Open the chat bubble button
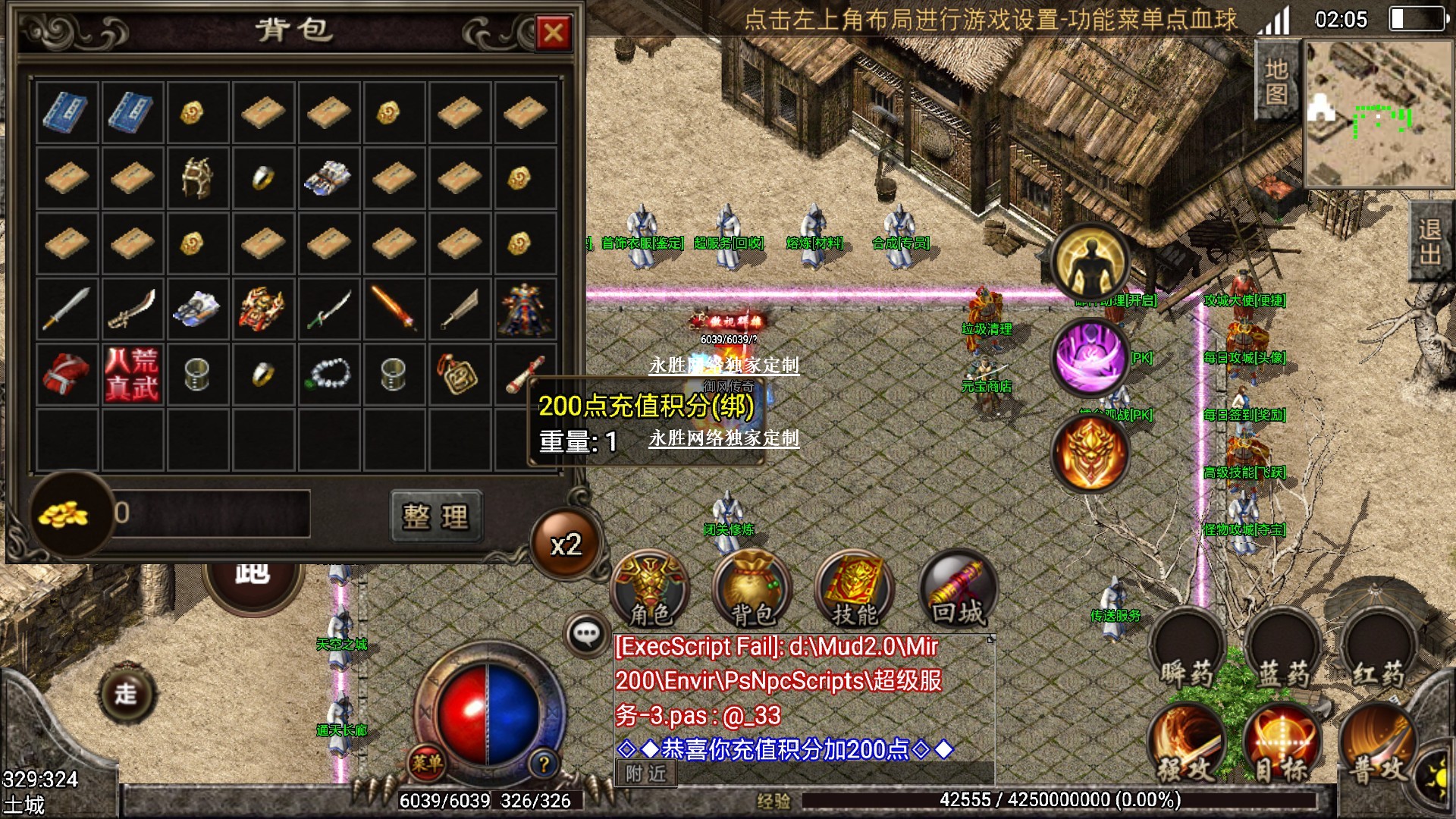This screenshot has width=1456, height=819. click(x=586, y=633)
